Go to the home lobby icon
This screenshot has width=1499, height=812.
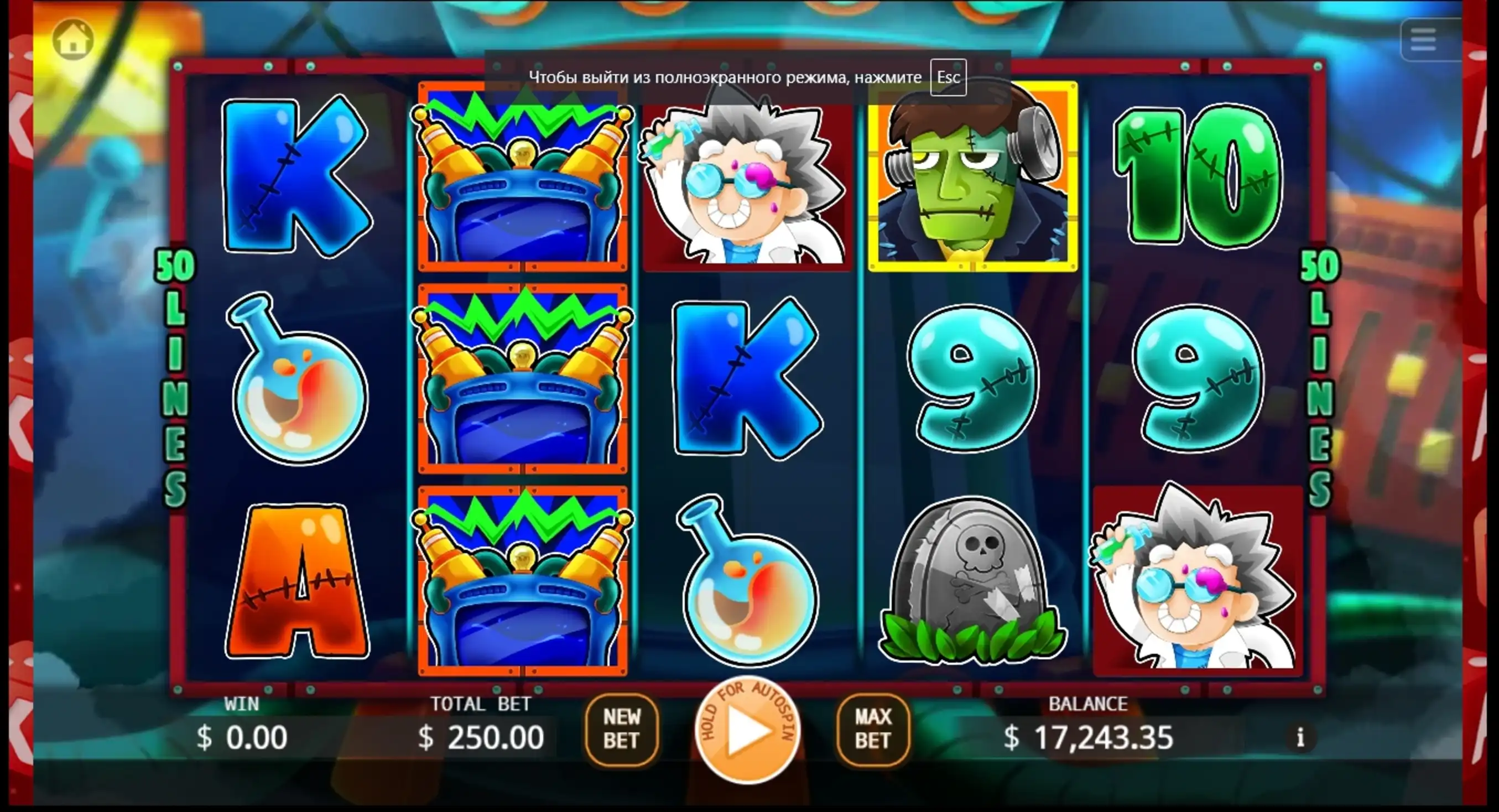74,40
